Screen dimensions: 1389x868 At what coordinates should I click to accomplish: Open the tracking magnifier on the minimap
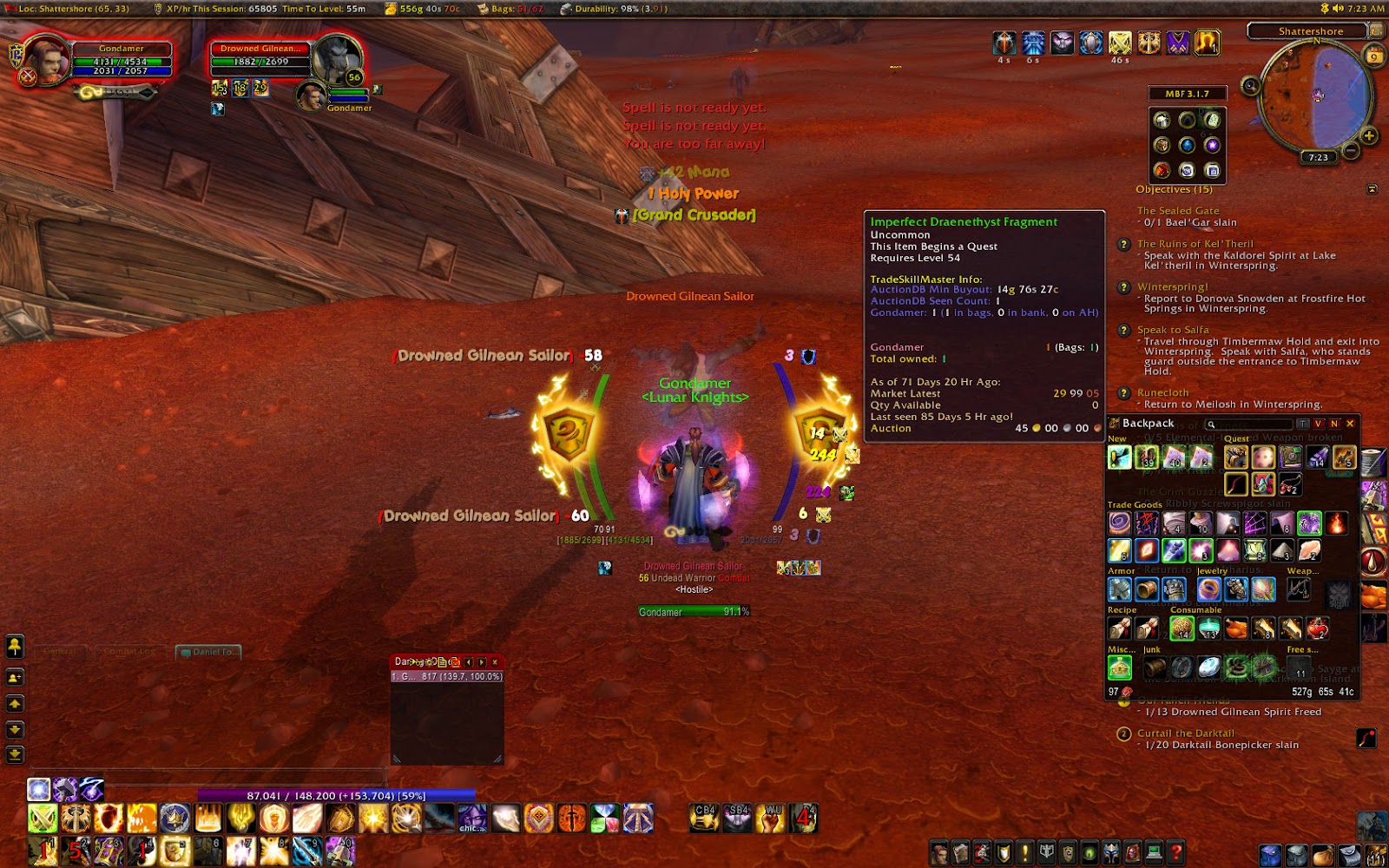(1250, 85)
